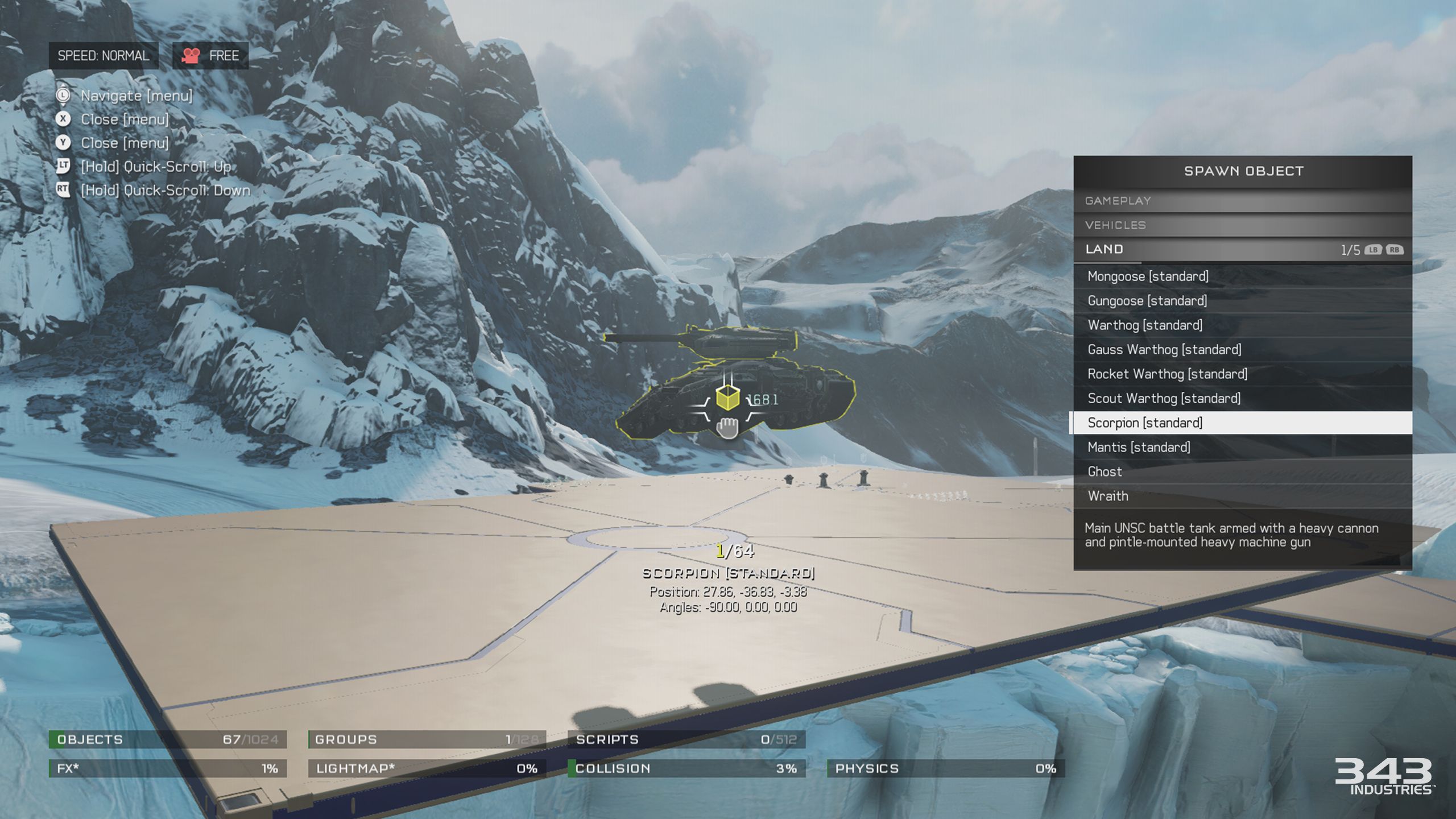
Task: Click the X button Close icon
Action: [63, 119]
